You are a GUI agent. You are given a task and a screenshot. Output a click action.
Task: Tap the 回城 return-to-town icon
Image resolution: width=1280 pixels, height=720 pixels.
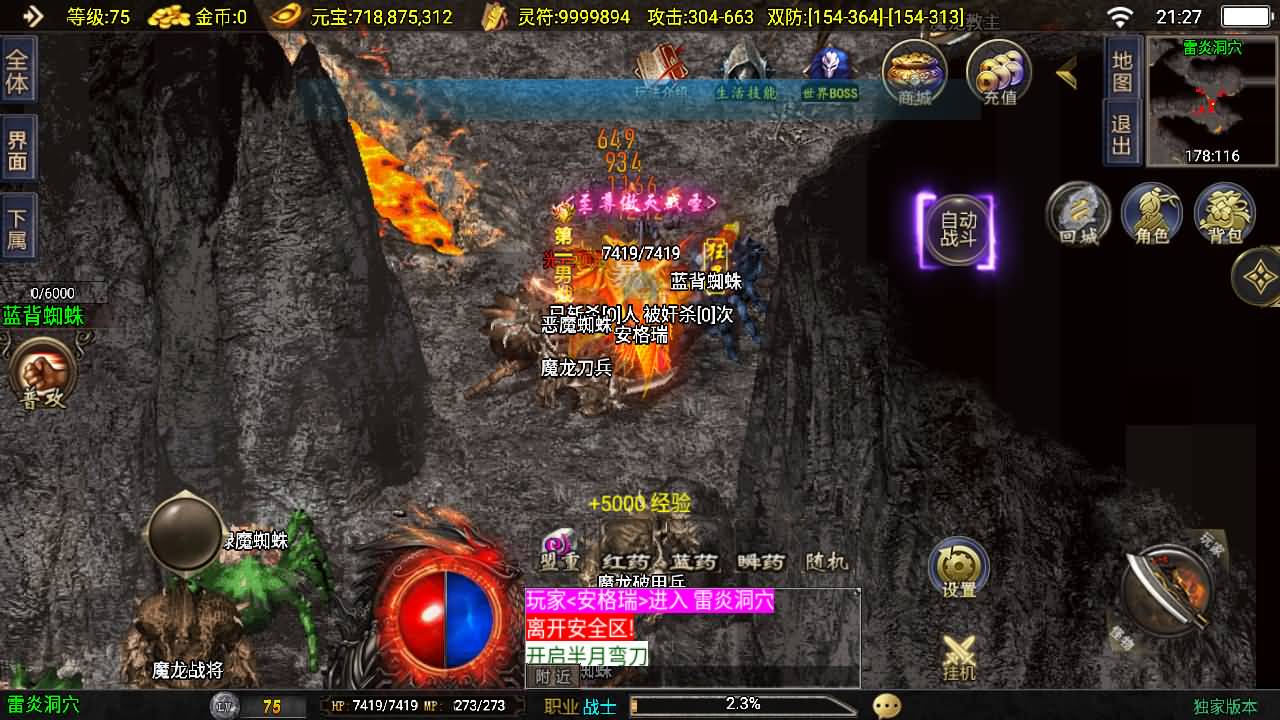1078,213
